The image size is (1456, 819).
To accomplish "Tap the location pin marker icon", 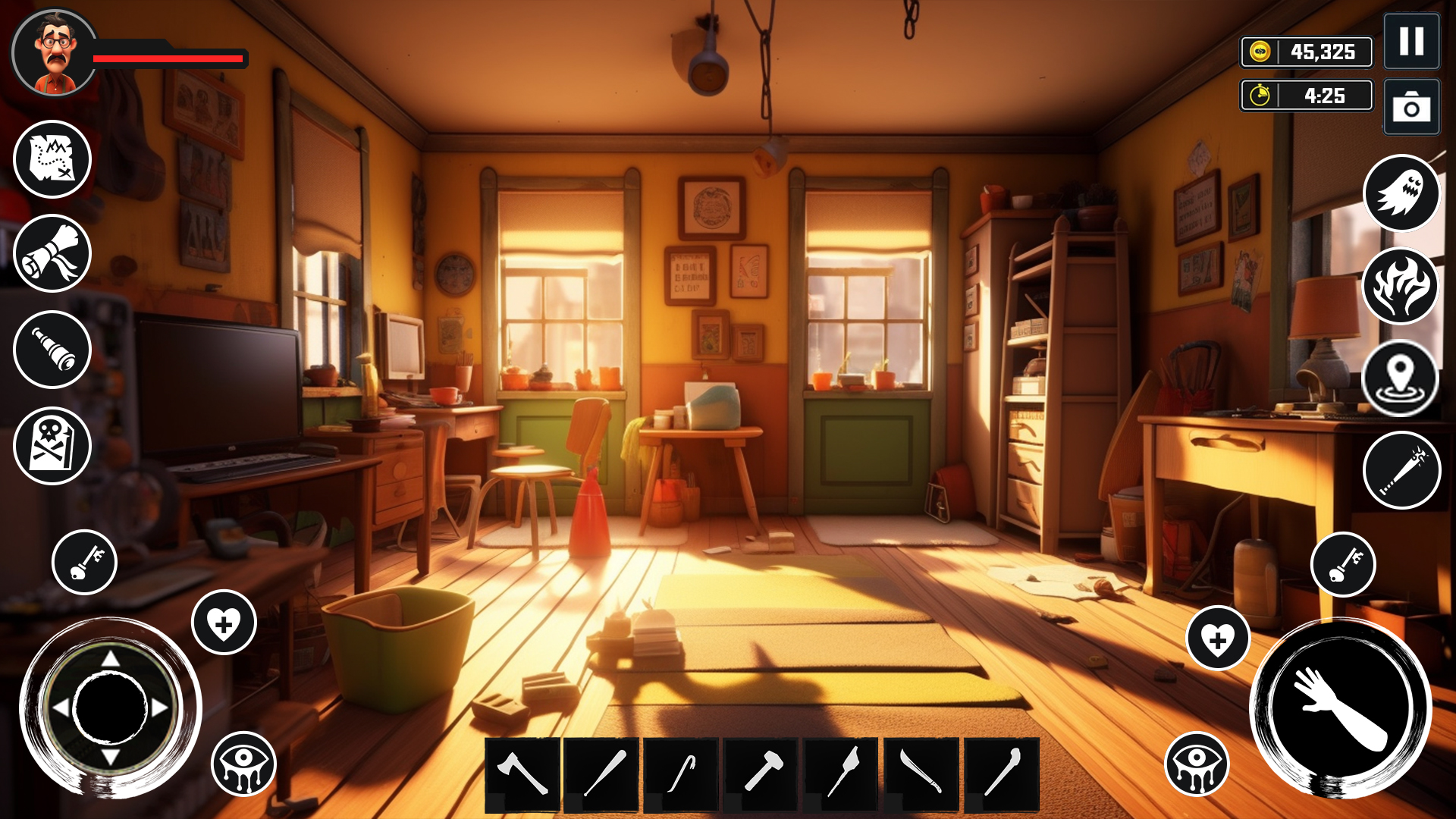I will pyautogui.click(x=1401, y=378).
